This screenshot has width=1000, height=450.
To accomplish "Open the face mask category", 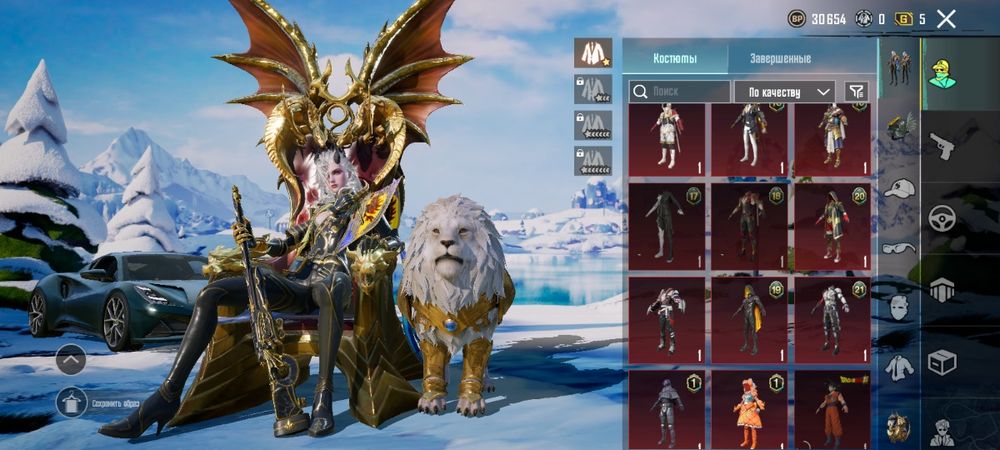I will pos(899,306).
